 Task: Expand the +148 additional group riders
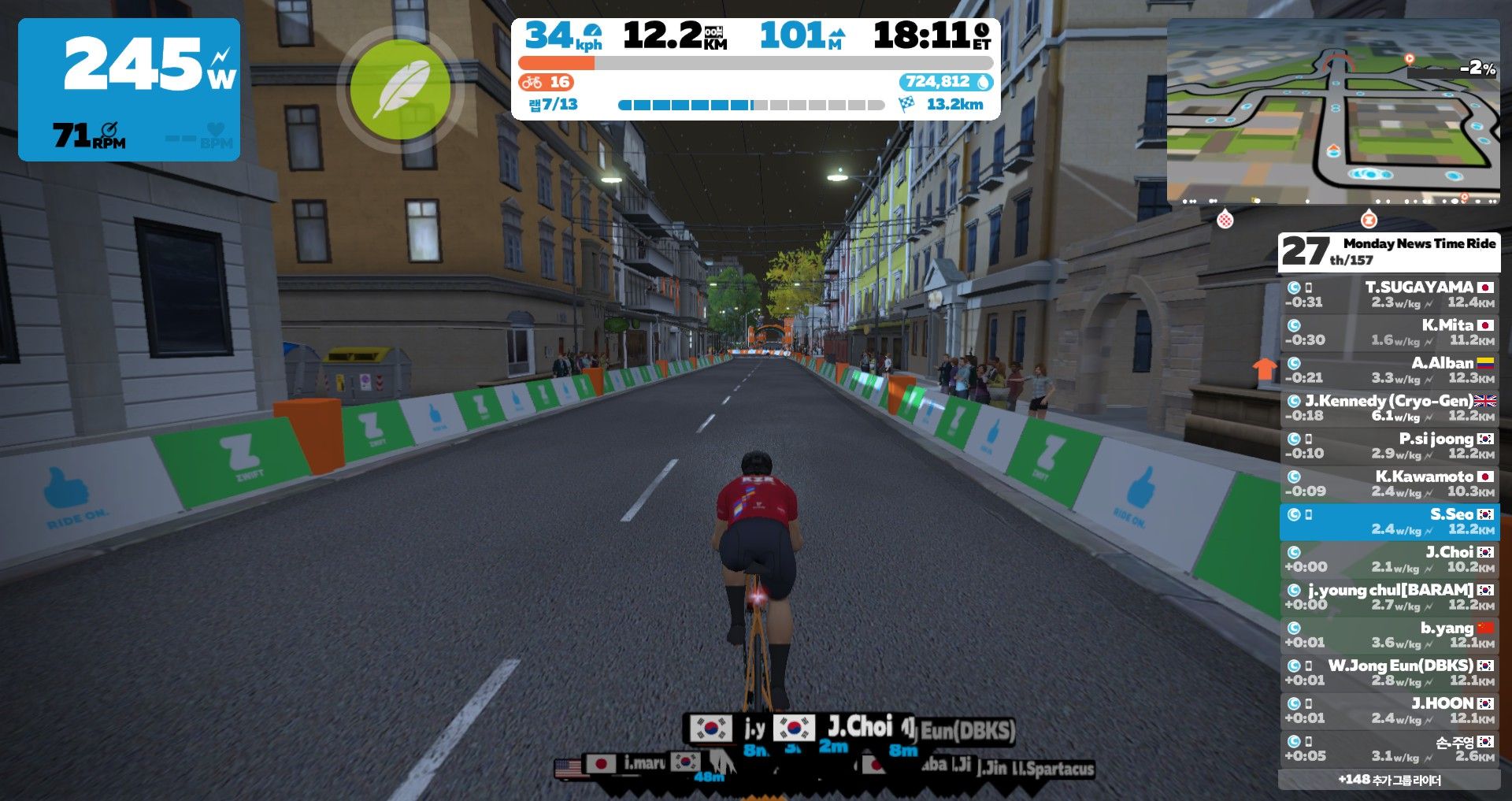(x=1389, y=780)
